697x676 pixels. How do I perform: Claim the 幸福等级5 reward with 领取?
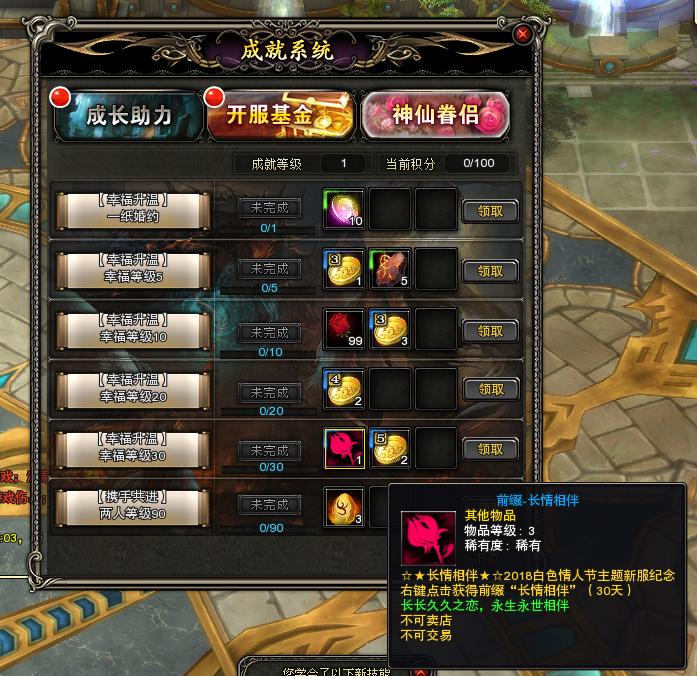coord(490,270)
